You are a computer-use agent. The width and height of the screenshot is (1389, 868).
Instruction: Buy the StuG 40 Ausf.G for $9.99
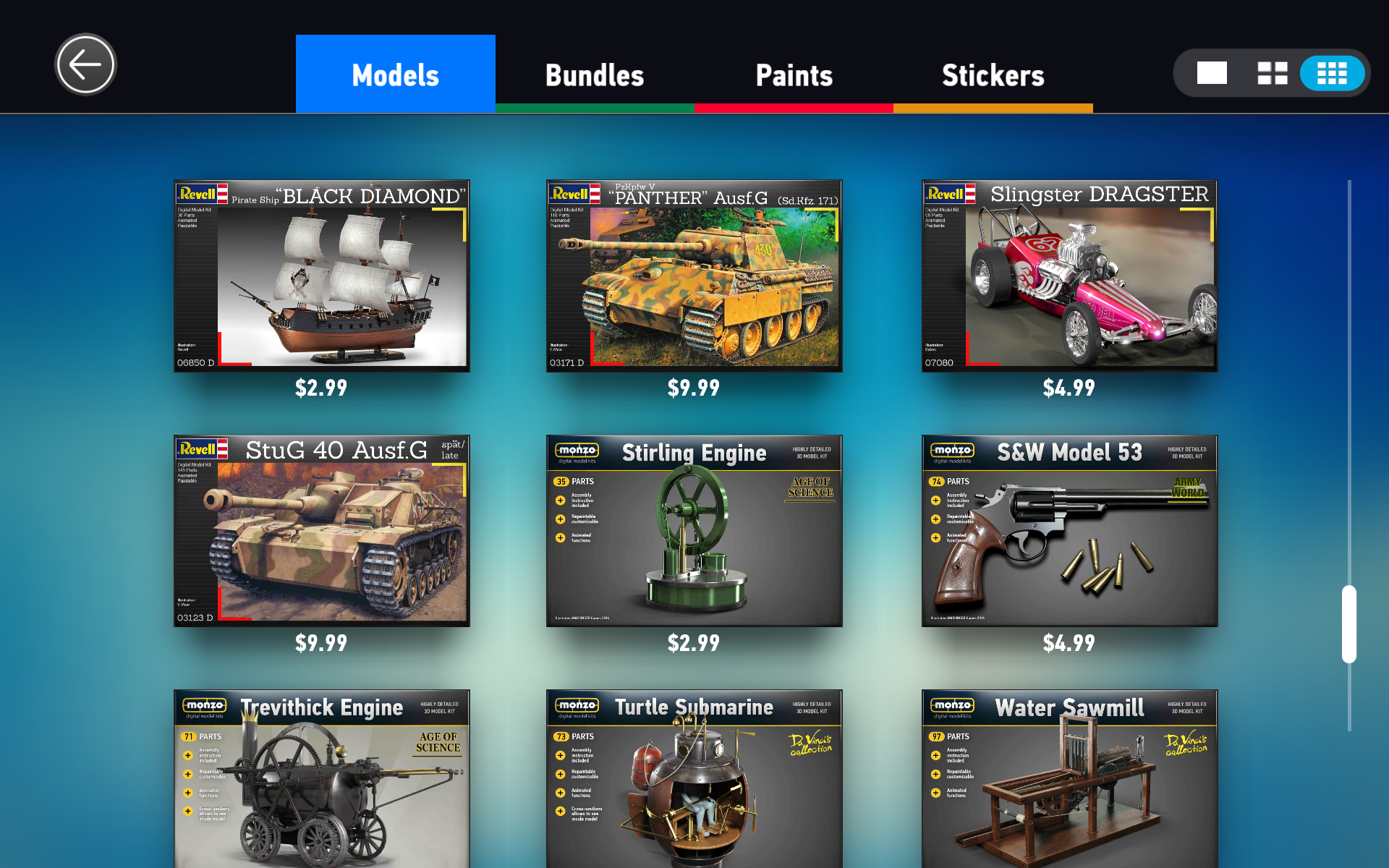pyautogui.click(x=321, y=529)
